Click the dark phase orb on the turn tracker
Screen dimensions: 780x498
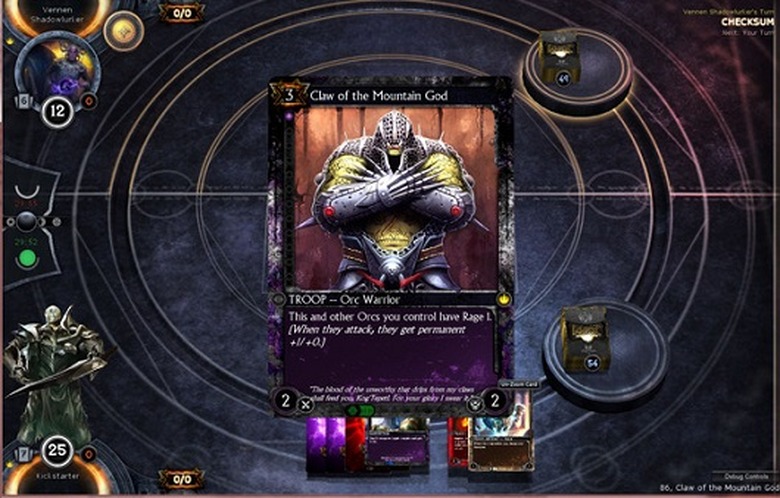27,221
